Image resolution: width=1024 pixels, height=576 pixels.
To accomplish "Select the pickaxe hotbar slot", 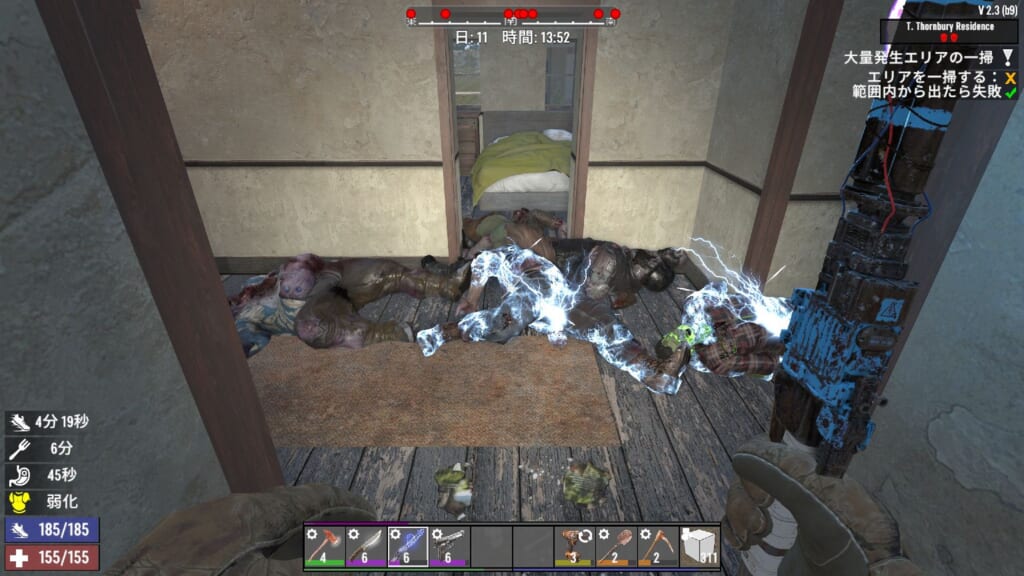I will click(658, 546).
